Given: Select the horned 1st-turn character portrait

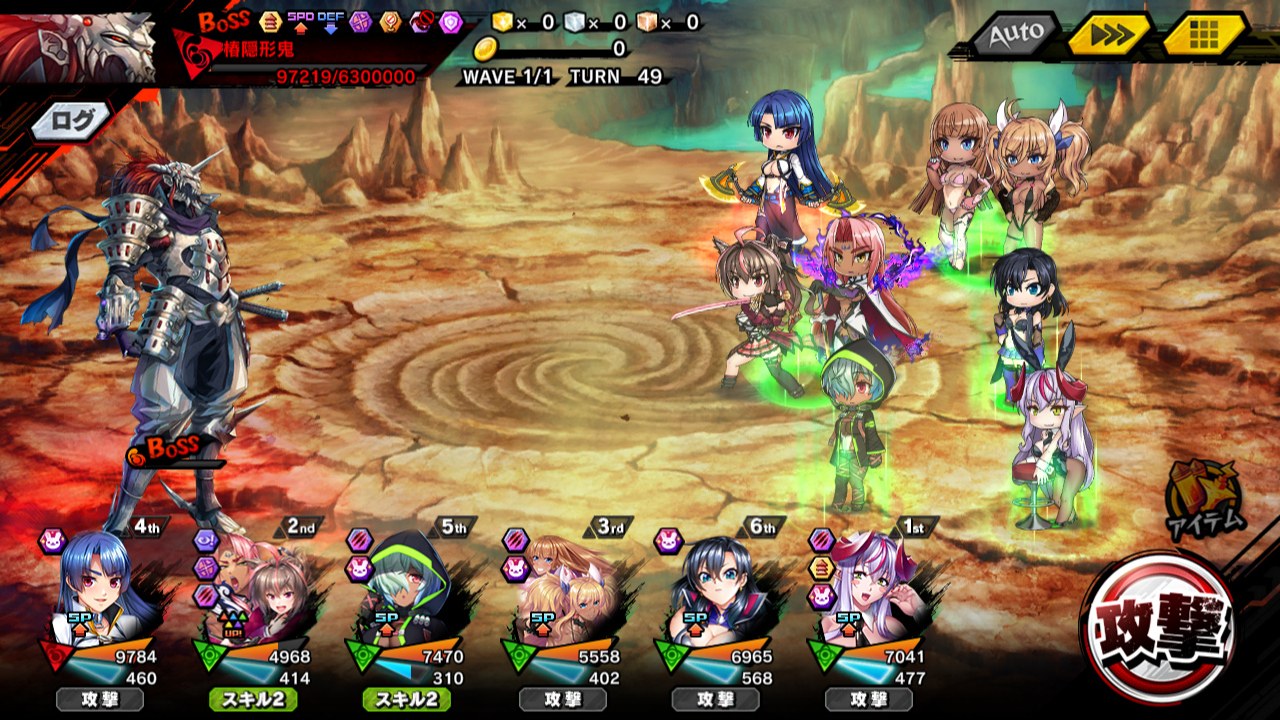Looking at the screenshot, I should coord(868,585).
